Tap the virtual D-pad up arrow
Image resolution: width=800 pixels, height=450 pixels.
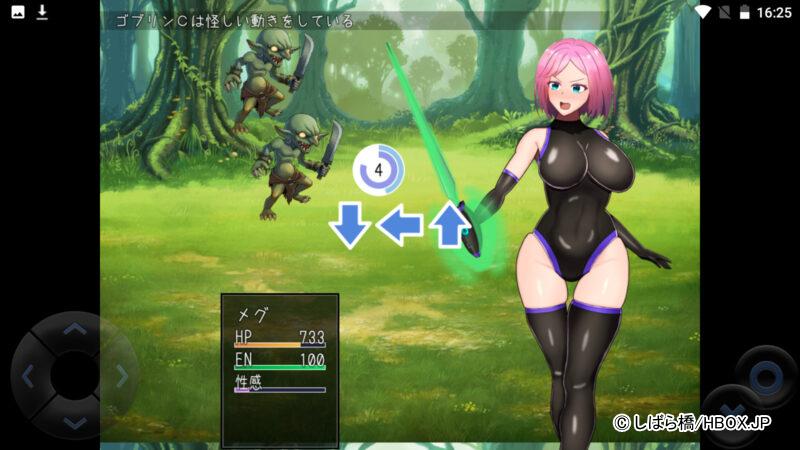point(75,329)
